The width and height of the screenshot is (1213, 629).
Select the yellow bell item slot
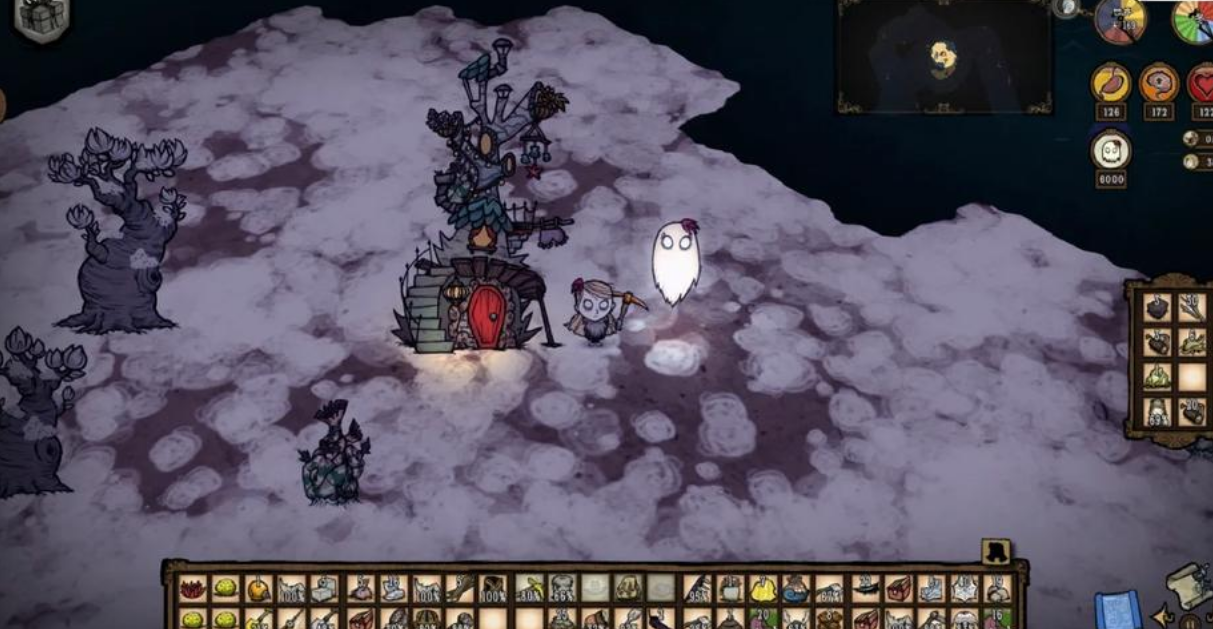(x=763, y=589)
